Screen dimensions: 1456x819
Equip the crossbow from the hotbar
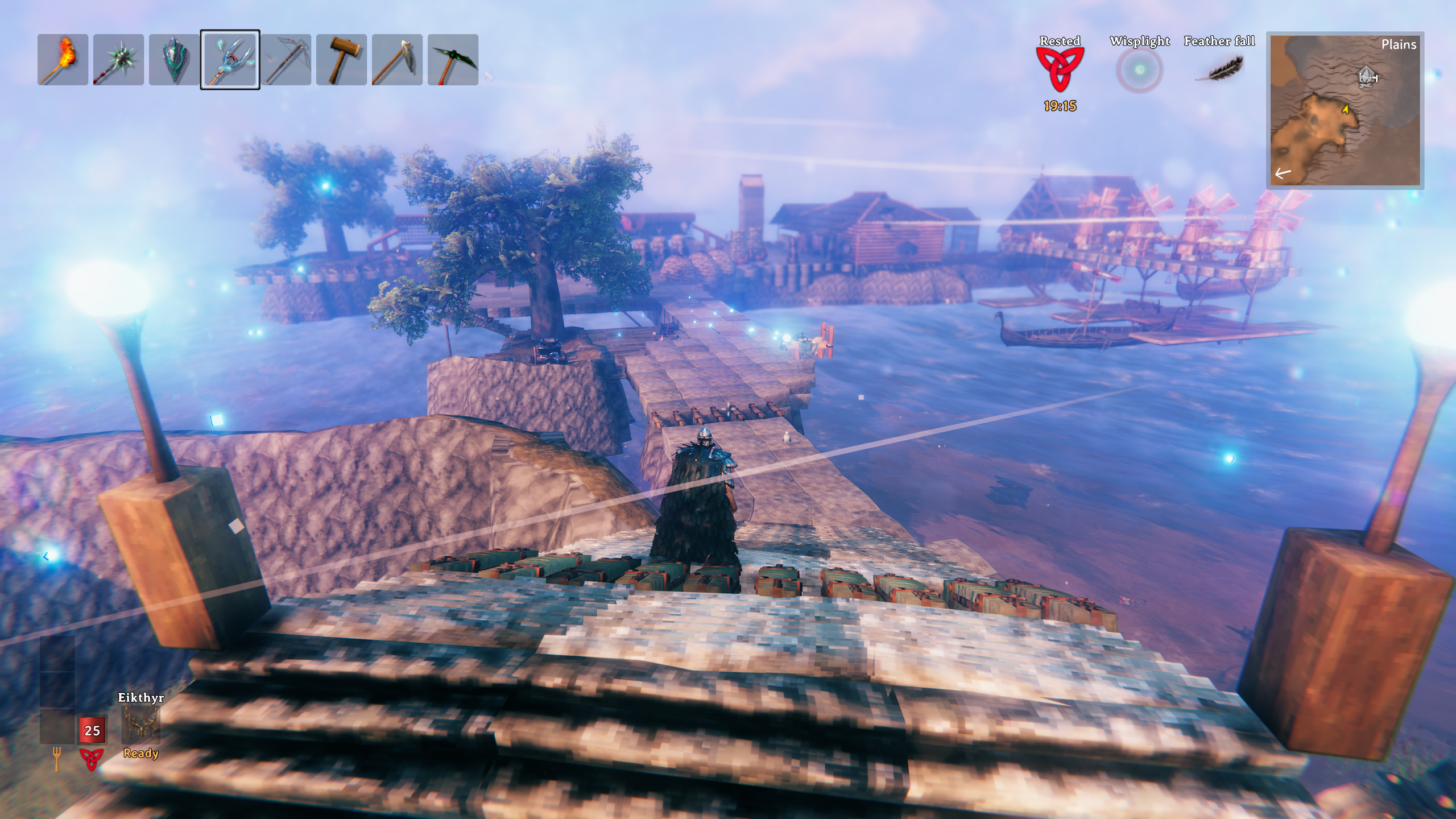coord(286,60)
